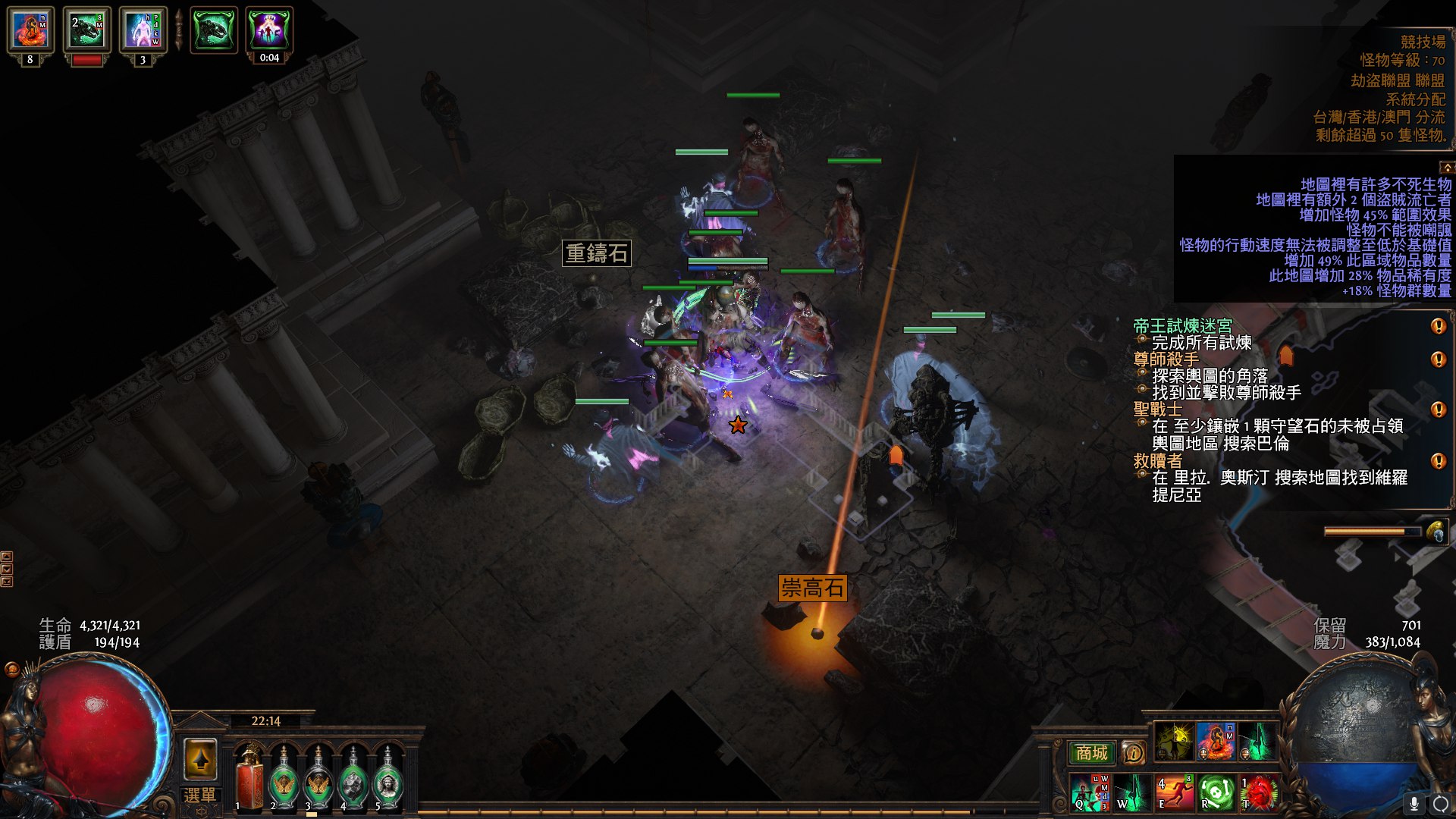
Task: Pick up the 重鑄石 item label
Action: pyautogui.click(x=597, y=253)
